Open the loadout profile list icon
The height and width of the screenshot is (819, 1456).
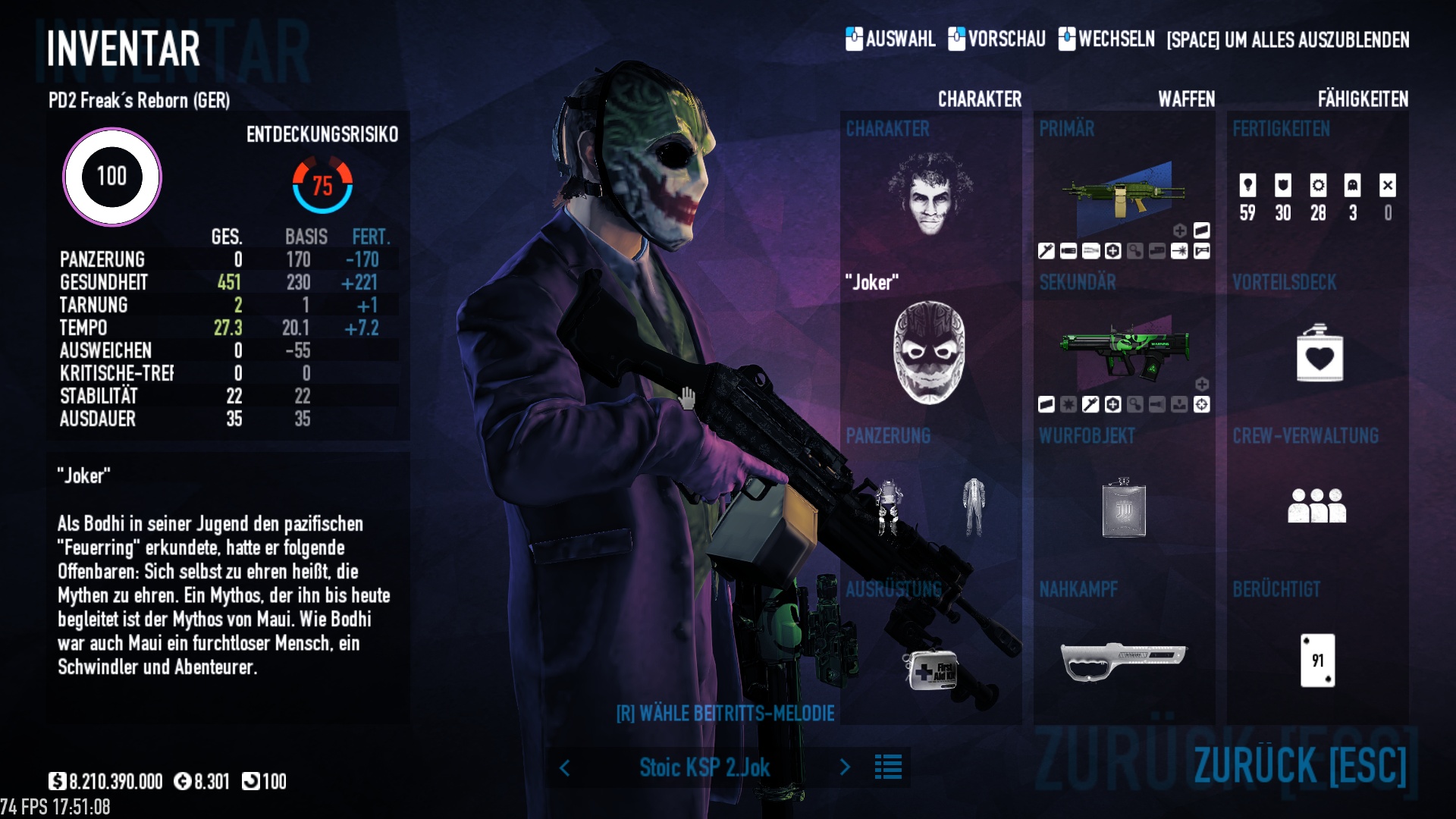coord(888,767)
